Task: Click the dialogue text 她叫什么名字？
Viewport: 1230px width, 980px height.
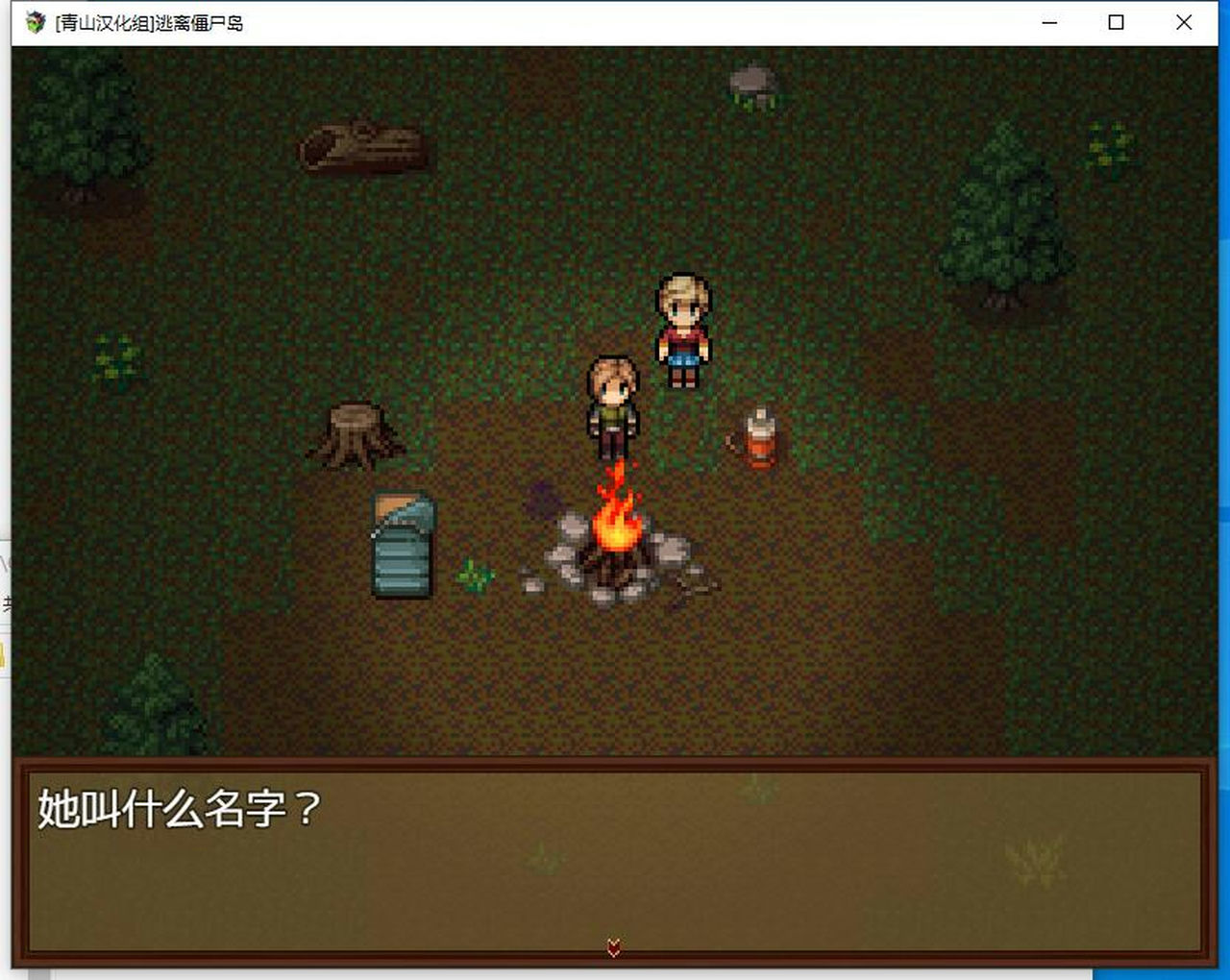Action: [x=178, y=807]
